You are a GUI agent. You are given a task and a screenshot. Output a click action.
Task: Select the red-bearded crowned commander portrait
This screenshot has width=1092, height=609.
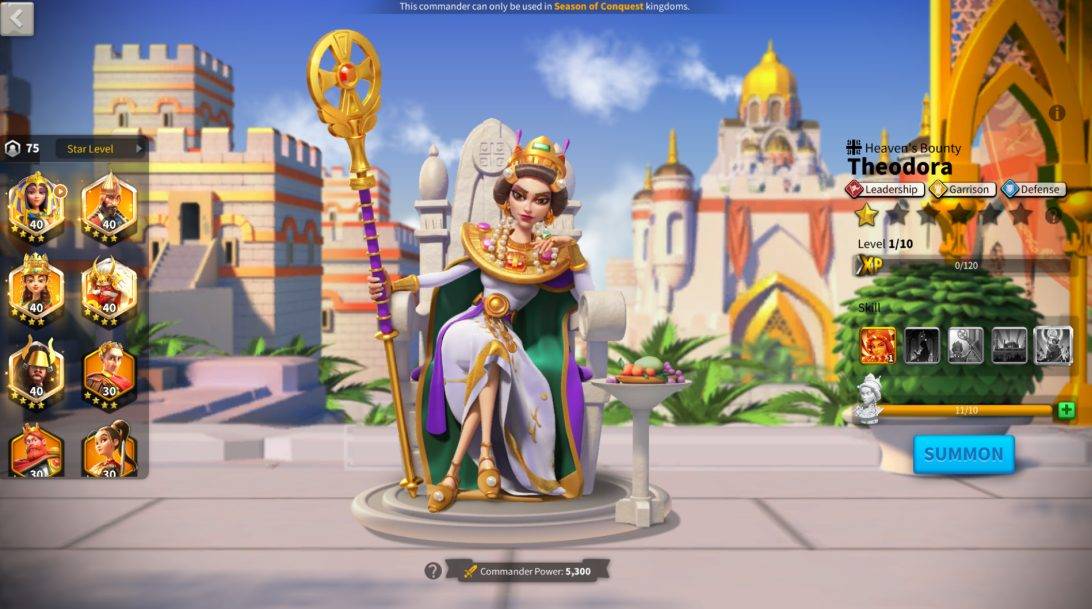point(36,450)
